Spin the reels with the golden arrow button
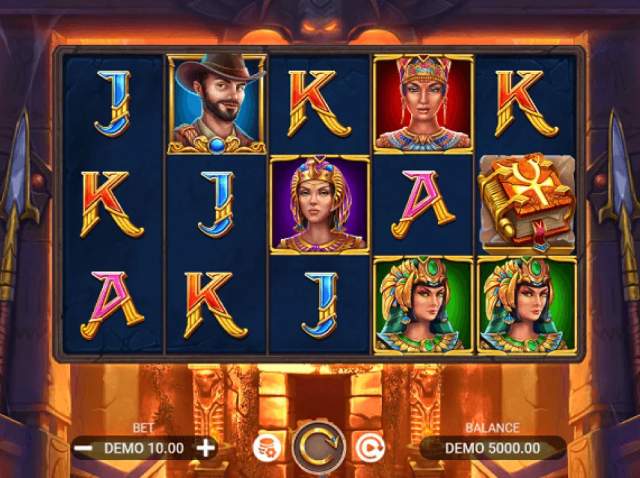The image size is (640, 478). (x=319, y=447)
